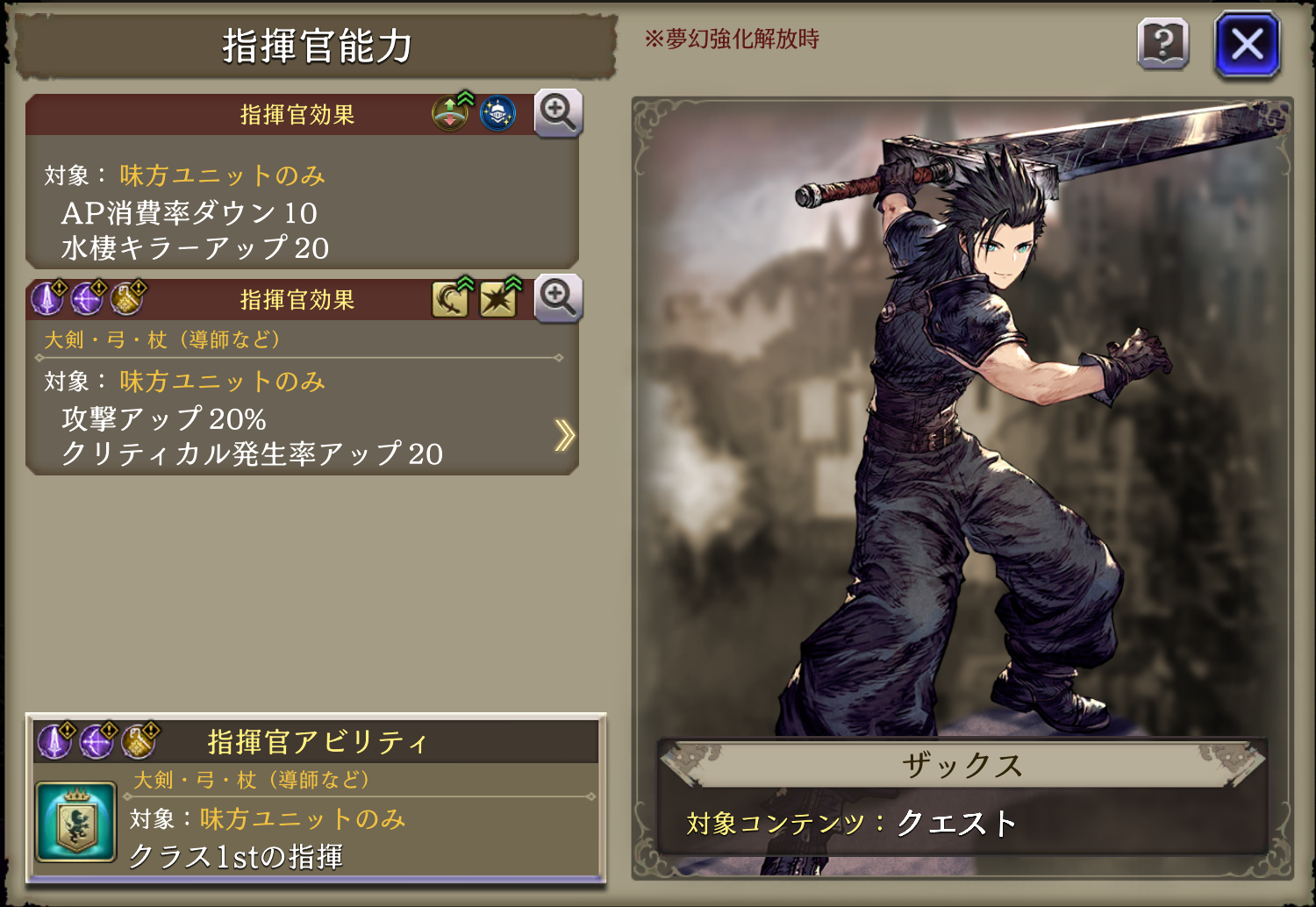Image resolution: width=1316 pixels, height=907 pixels.
Task: Magnify the 攻撃アップ commander effect details
Action: click(558, 299)
